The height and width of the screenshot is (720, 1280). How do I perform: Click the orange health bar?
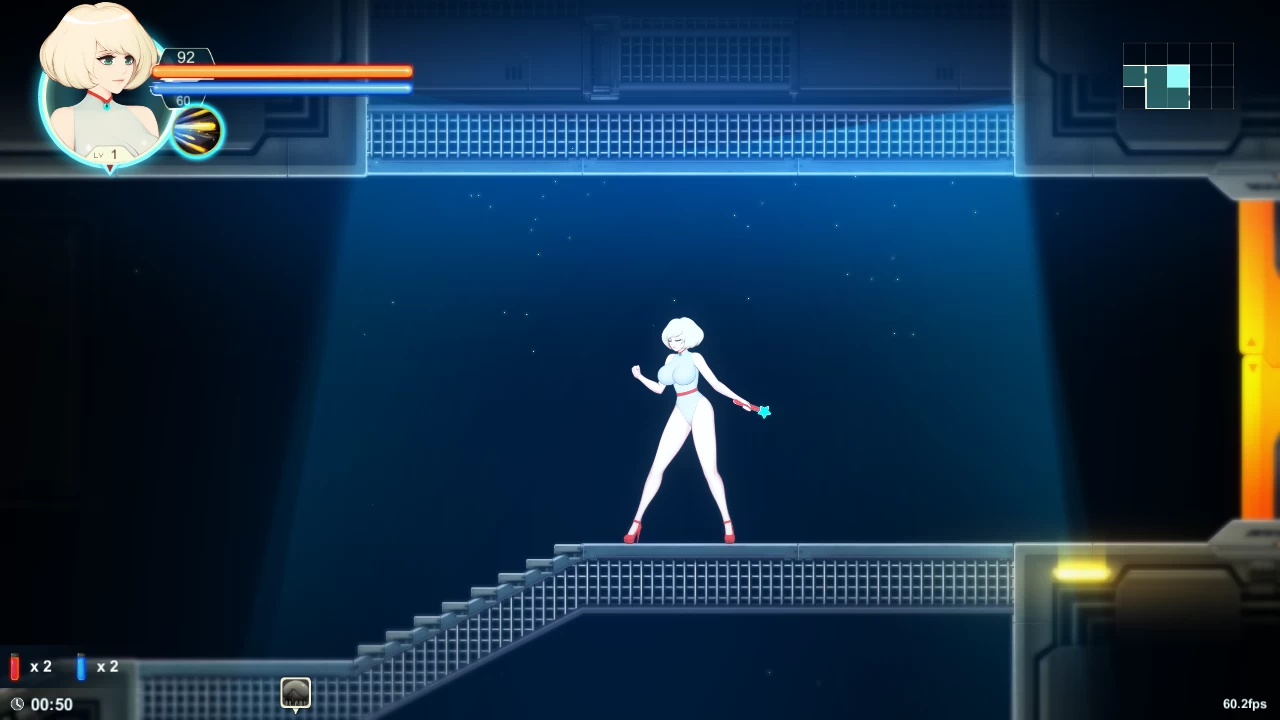pyautogui.click(x=283, y=71)
